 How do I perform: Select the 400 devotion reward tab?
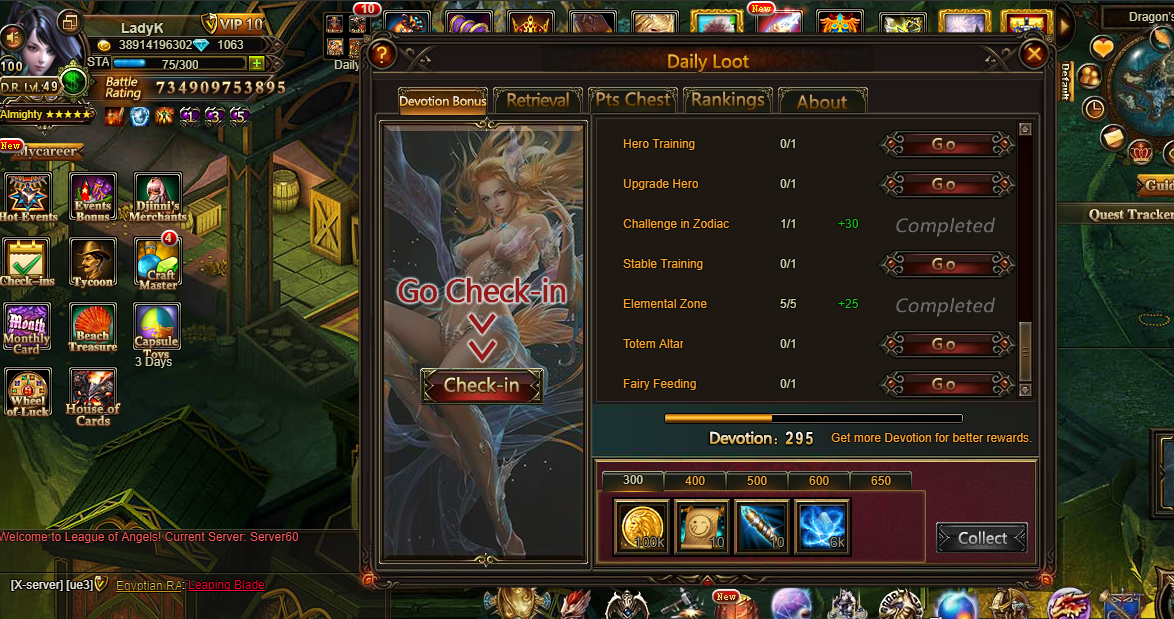coord(695,481)
